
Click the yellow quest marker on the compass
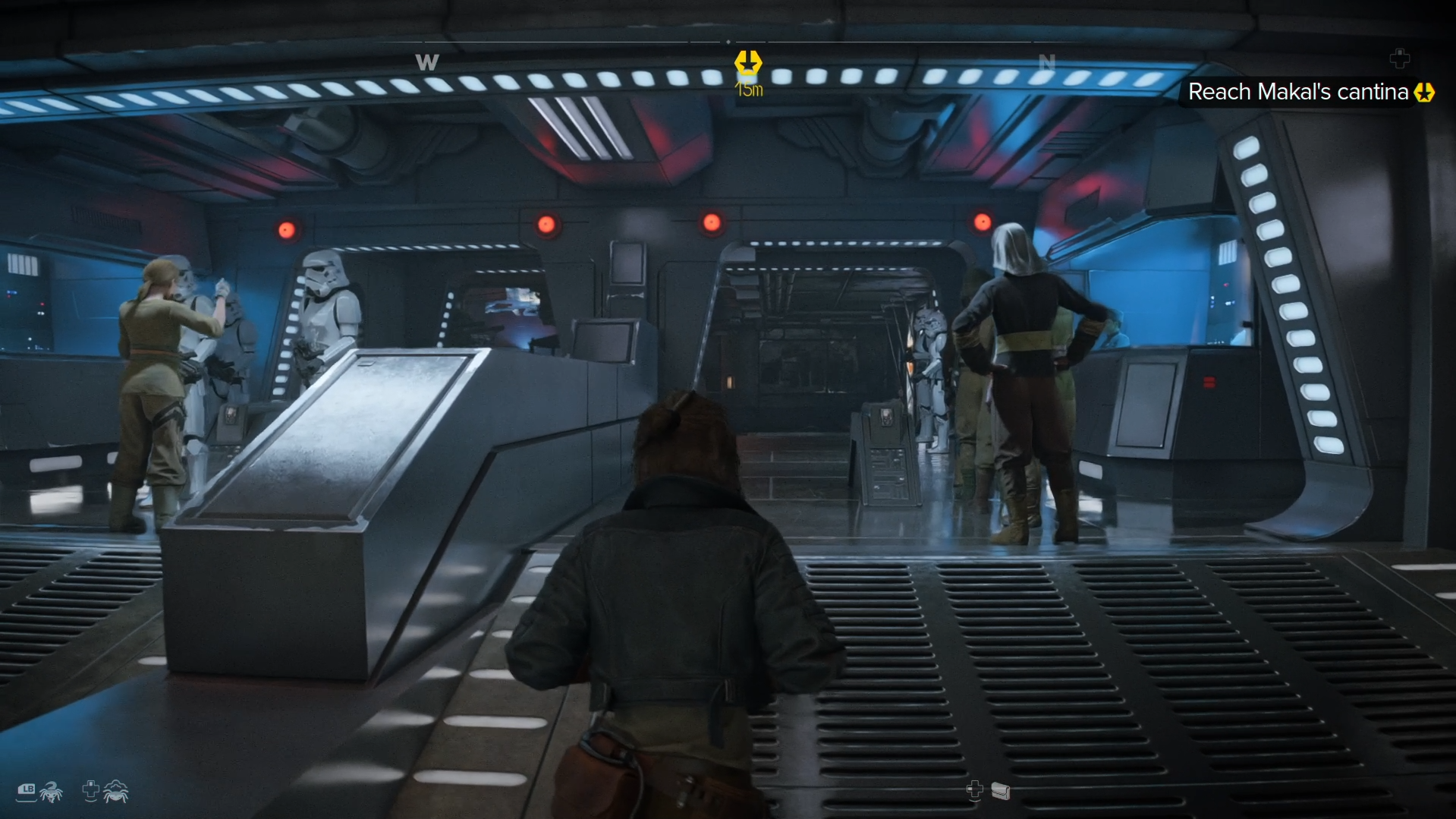(748, 63)
